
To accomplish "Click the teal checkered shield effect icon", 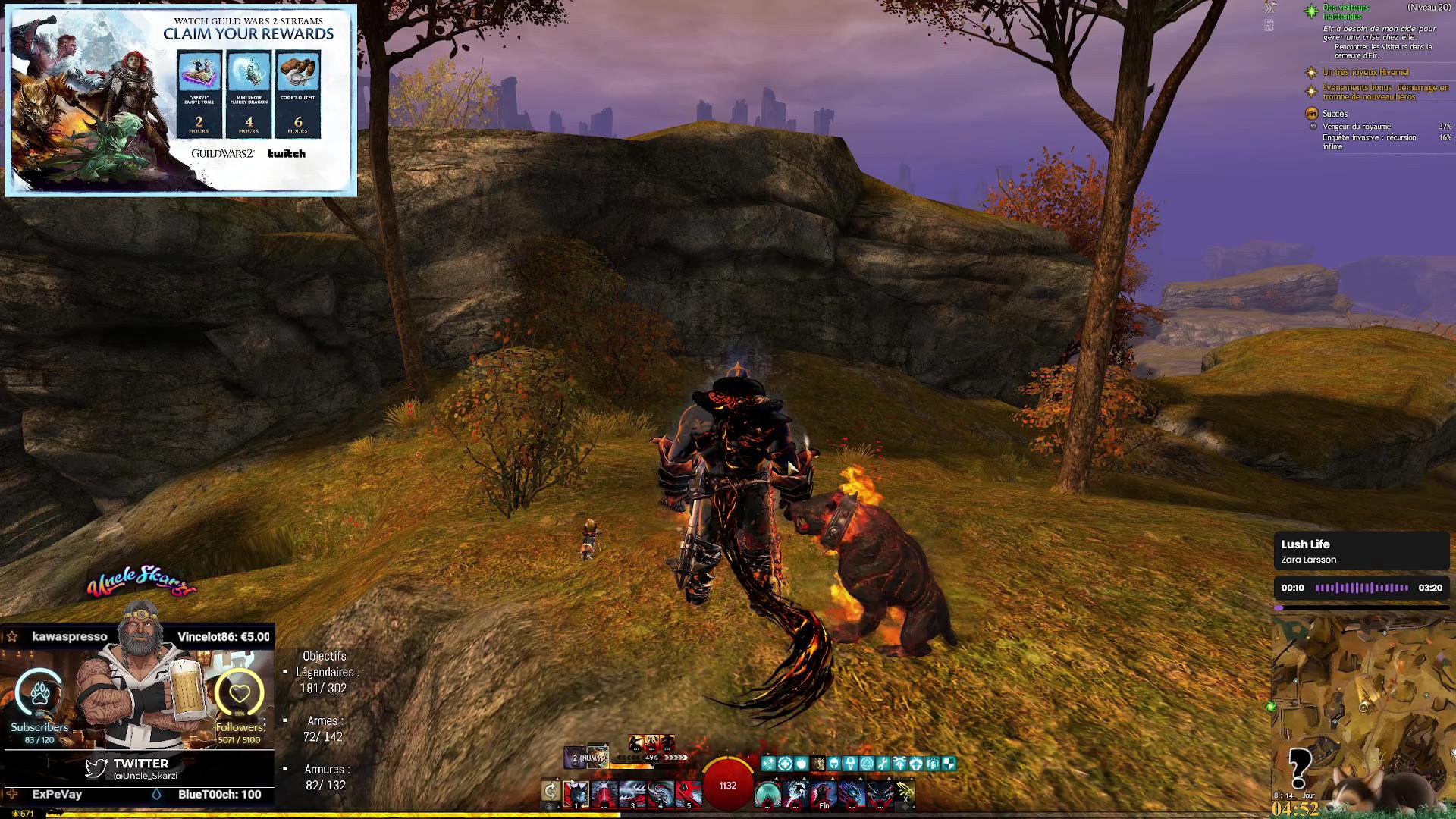I will coord(949,764).
